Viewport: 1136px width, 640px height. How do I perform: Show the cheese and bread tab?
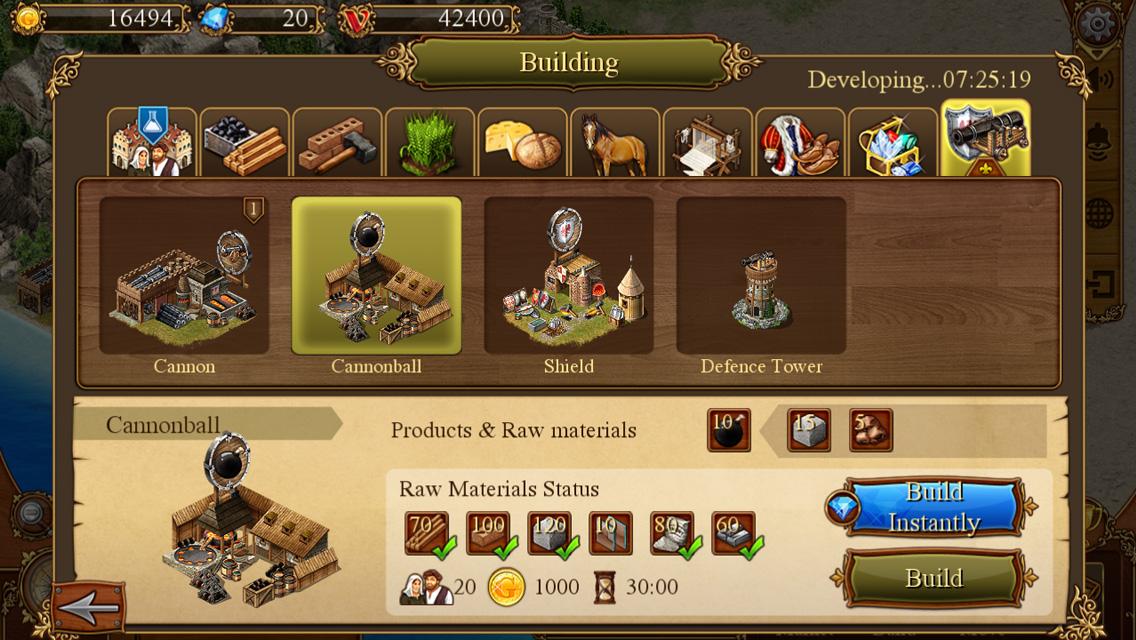click(522, 143)
